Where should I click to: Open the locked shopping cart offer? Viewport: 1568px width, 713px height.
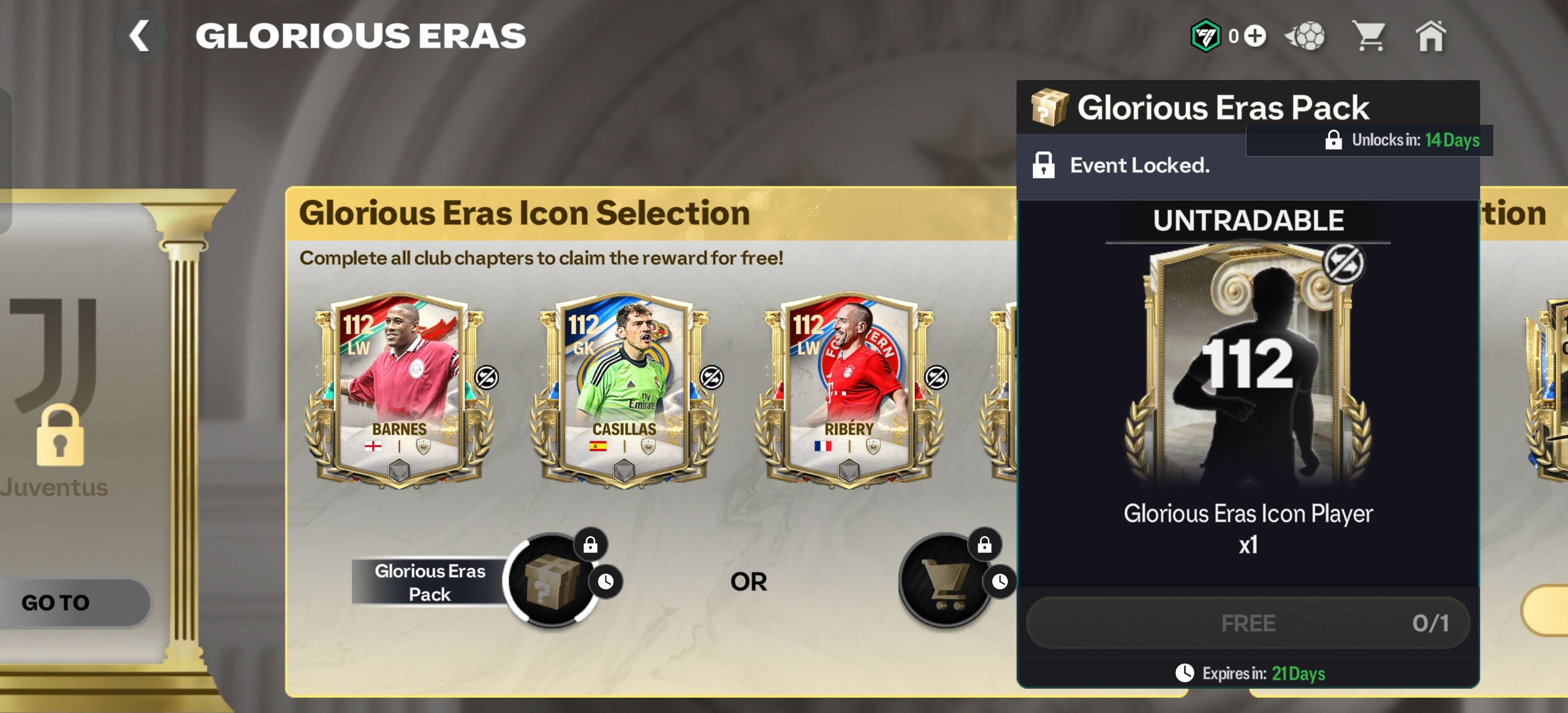pos(946,581)
